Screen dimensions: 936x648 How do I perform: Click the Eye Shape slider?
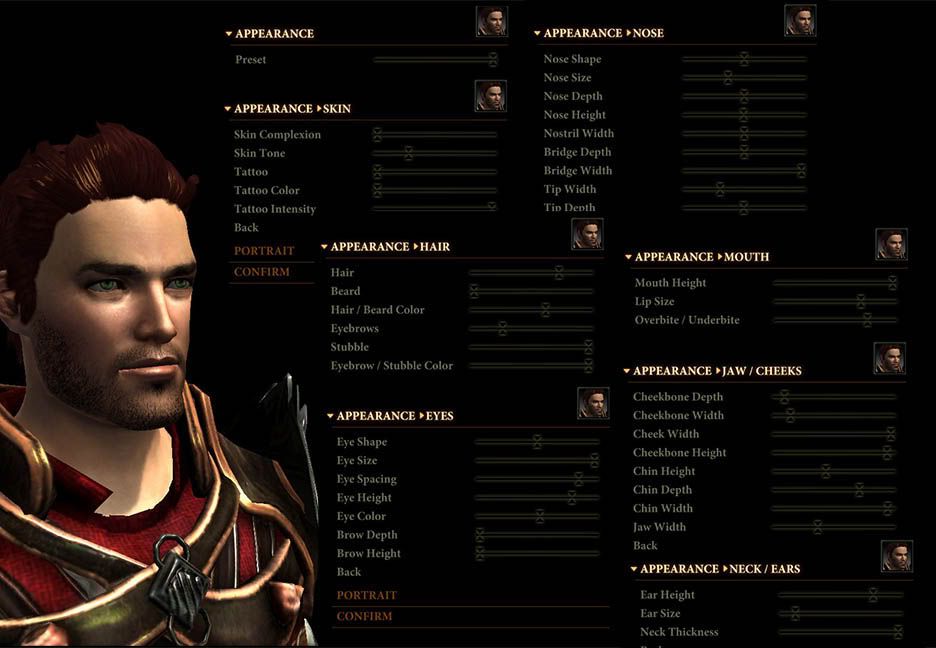536,442
